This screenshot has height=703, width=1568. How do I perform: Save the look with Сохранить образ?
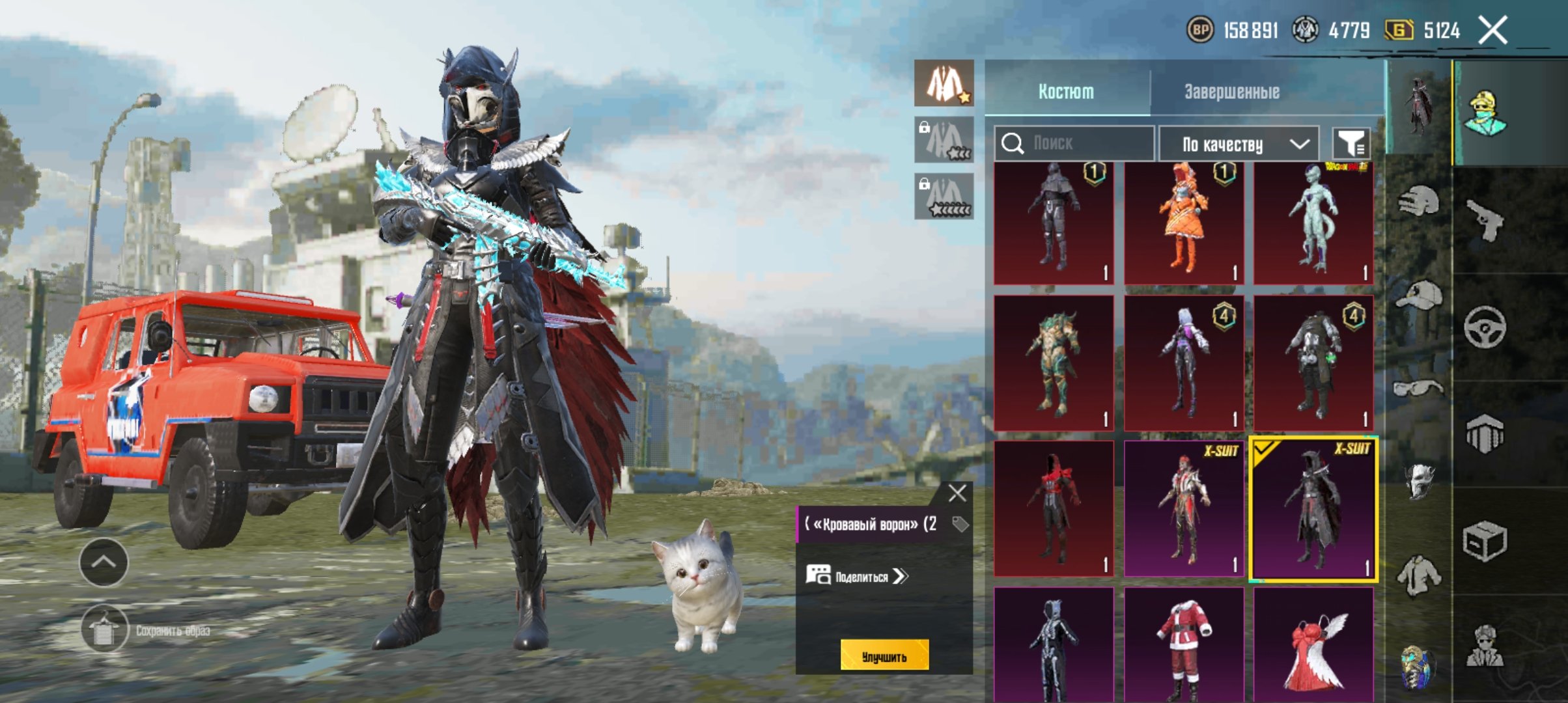[104, 629]
